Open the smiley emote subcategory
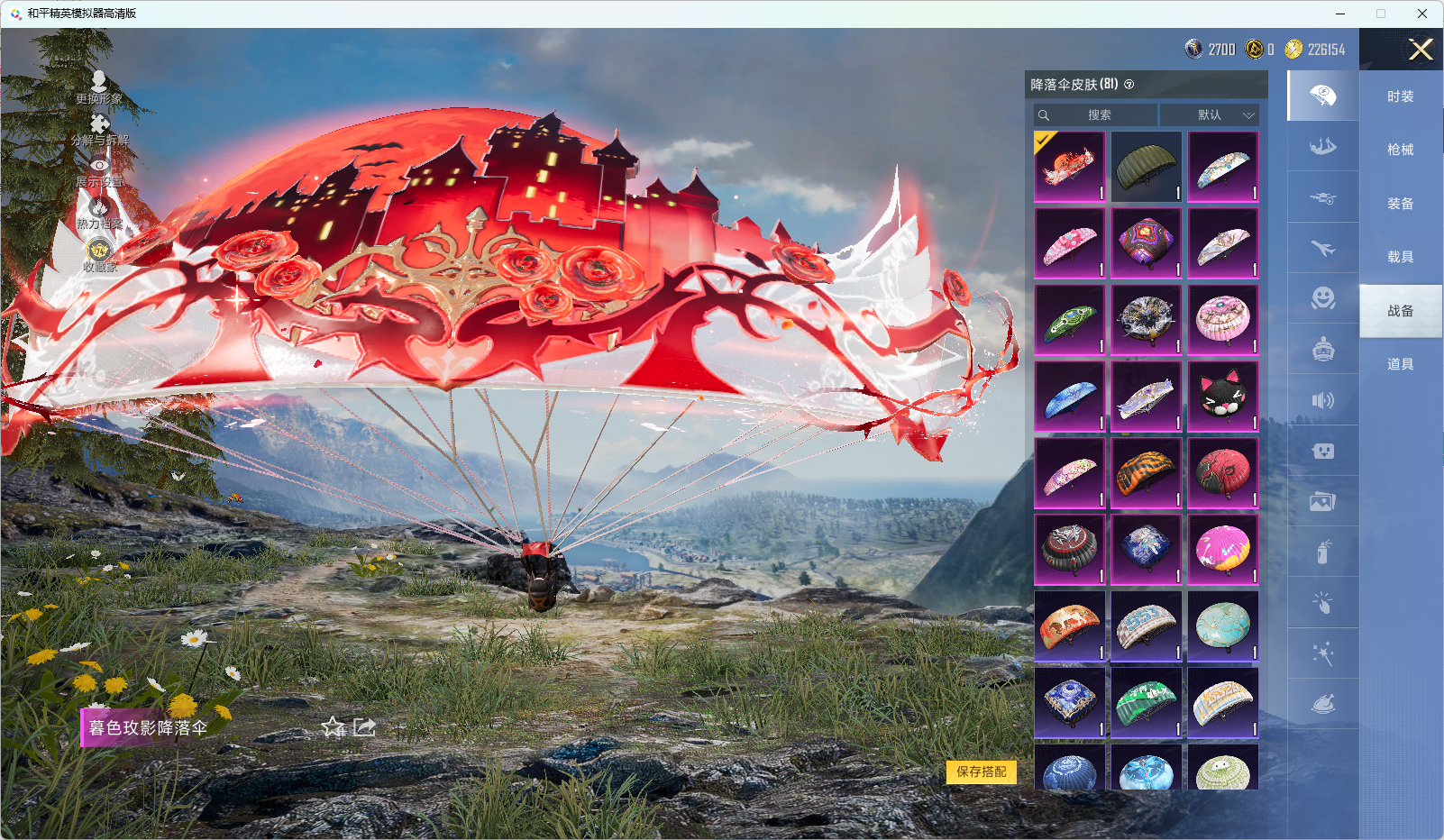Image resolution: width=1444 pixels, height=840 pixels. coord(1322,298)
